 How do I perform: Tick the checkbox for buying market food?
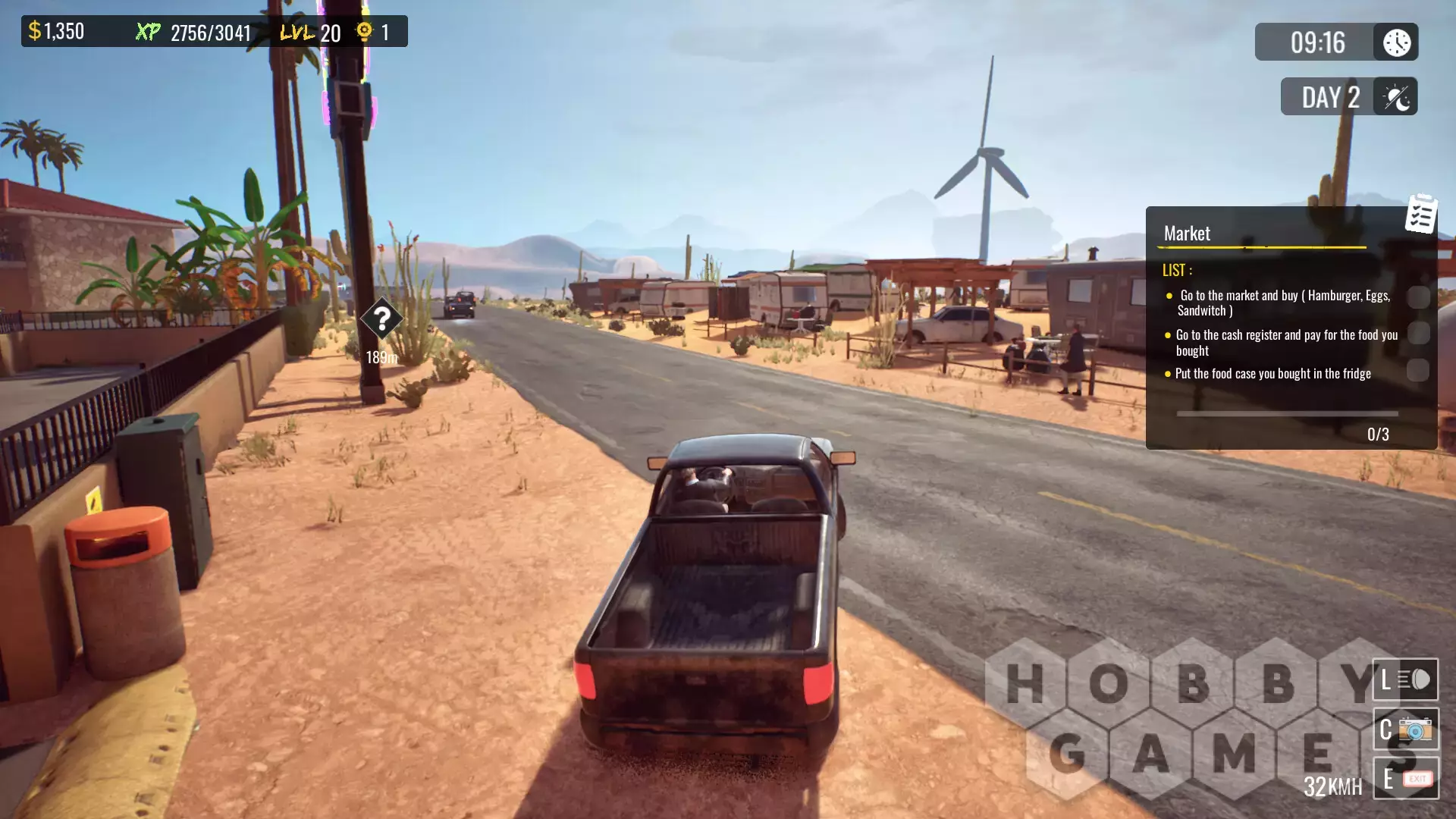1418,297
